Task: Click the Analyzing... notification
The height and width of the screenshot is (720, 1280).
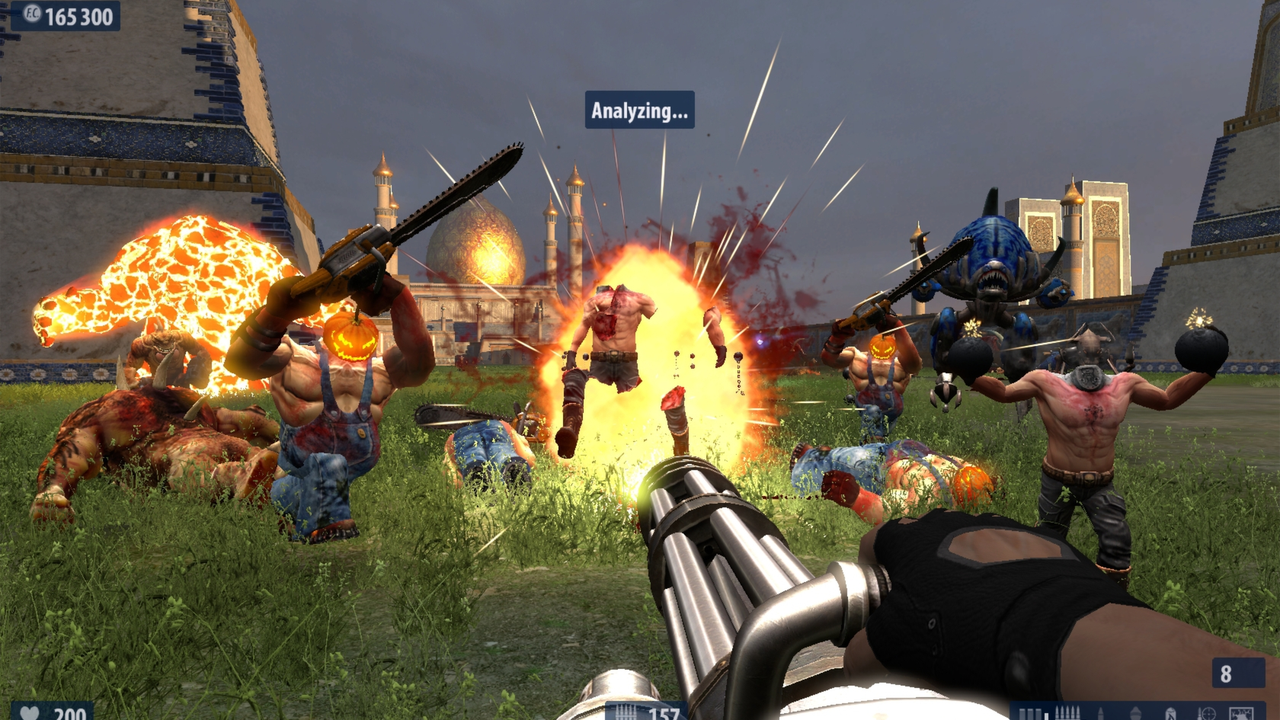Action: (639, 110)
